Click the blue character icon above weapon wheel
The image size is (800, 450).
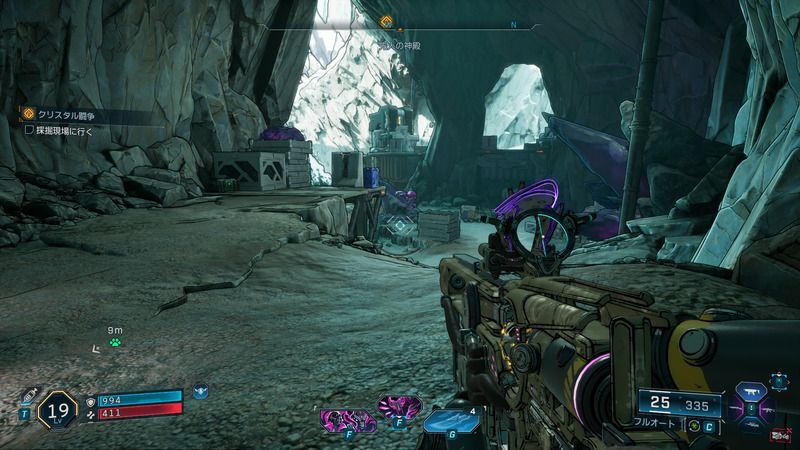777,382
